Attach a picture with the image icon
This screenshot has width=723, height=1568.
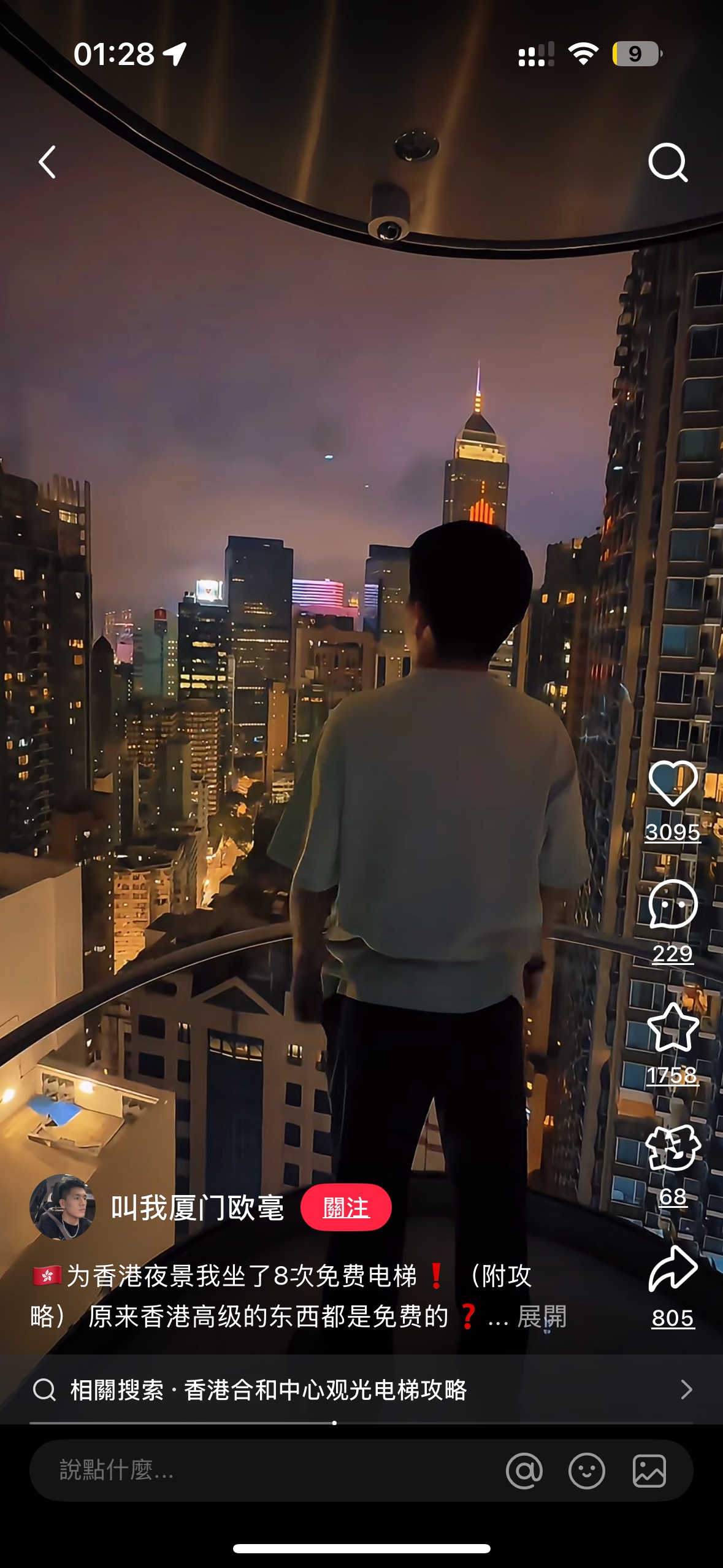tap(649, 1470)
